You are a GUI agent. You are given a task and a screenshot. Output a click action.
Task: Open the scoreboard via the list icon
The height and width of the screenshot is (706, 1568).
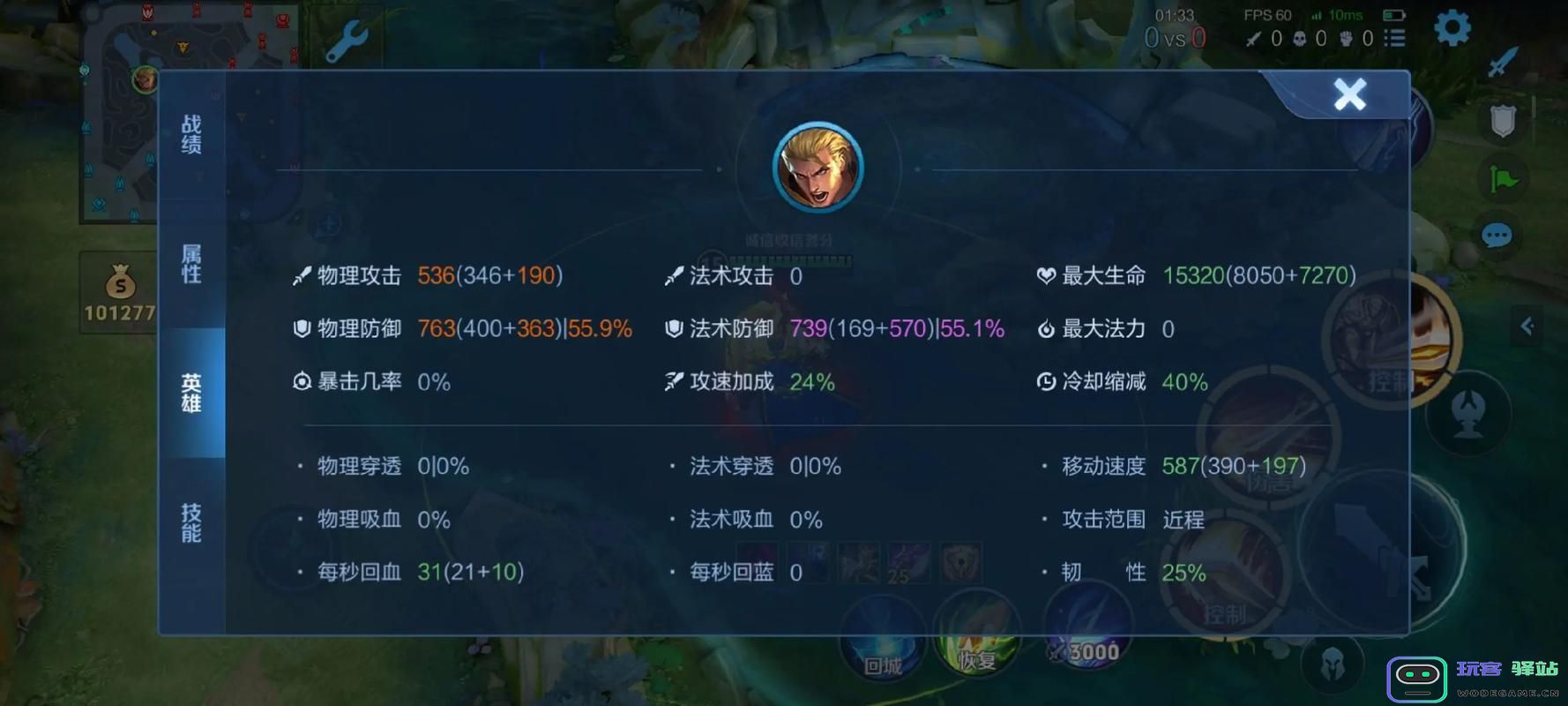click(x=1396, y=38)
